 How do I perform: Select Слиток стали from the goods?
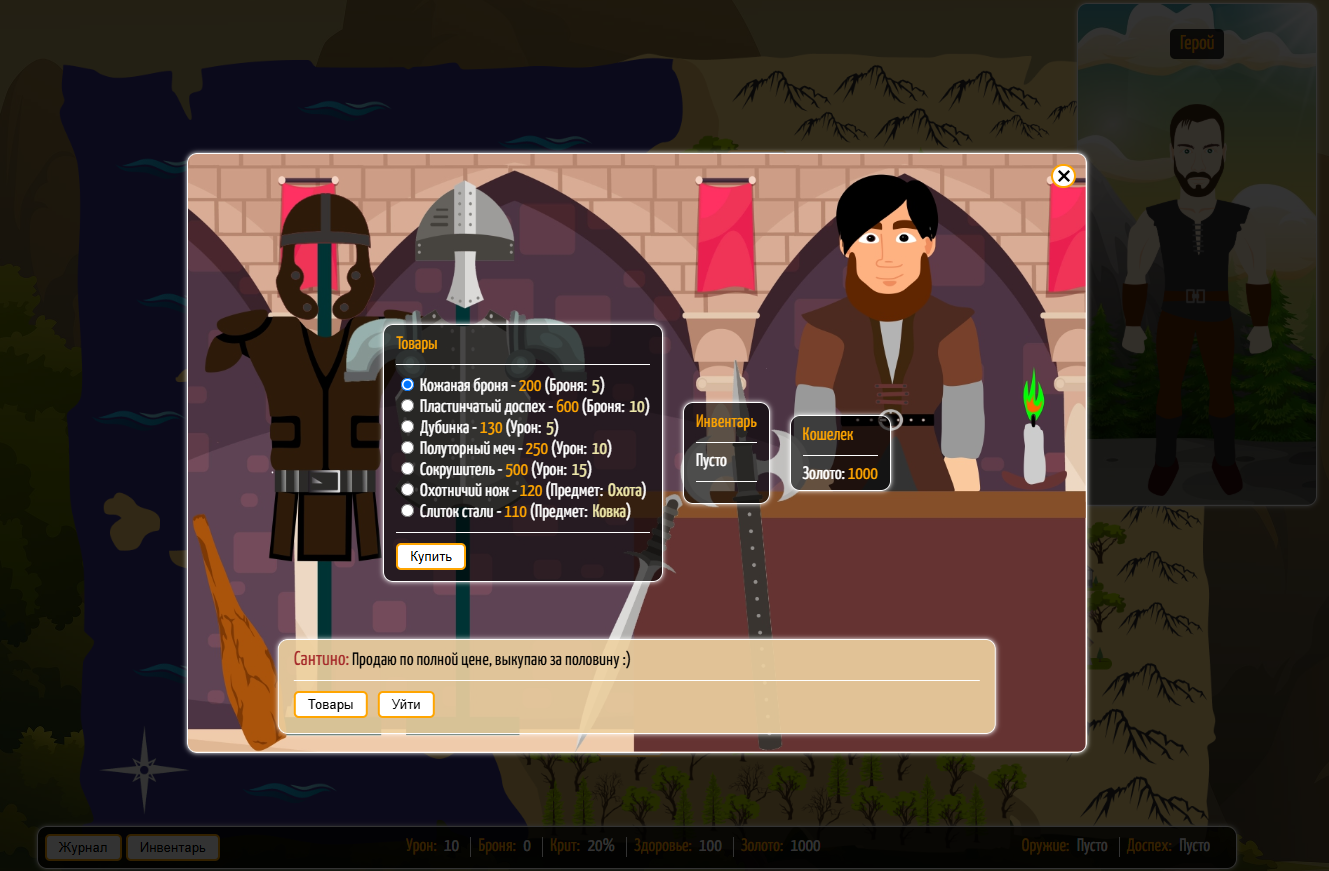407,510
